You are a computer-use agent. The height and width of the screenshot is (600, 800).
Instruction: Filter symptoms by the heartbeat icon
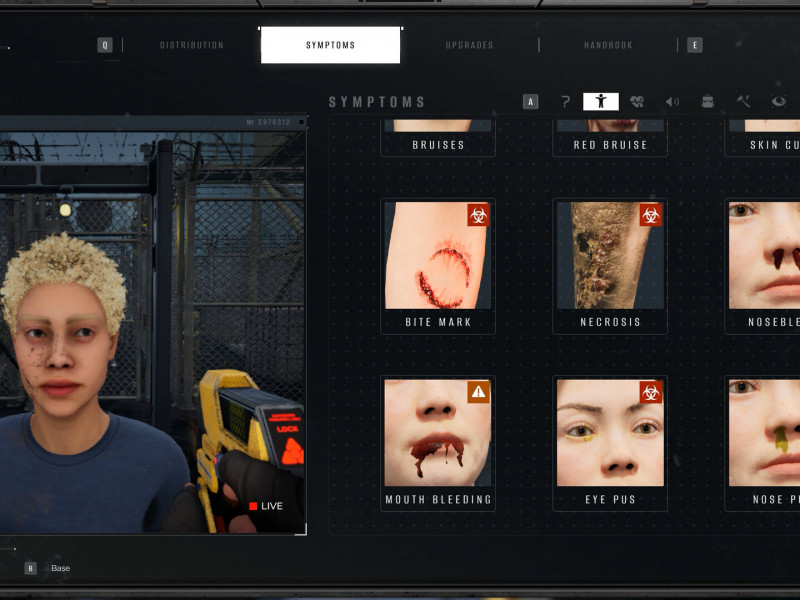(x=637, y=101)
